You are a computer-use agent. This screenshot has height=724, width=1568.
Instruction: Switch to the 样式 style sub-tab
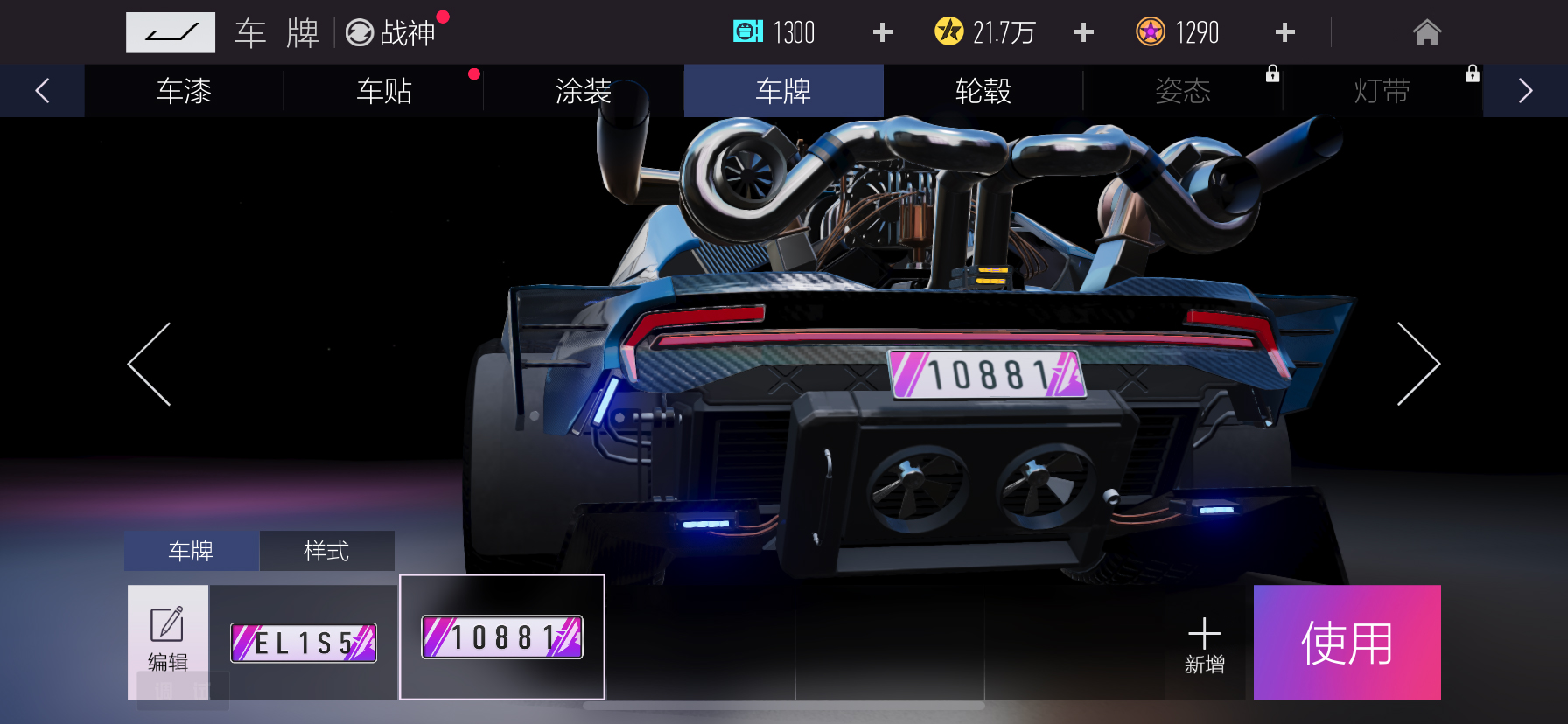pyautogui.click(x=326, y=551)
